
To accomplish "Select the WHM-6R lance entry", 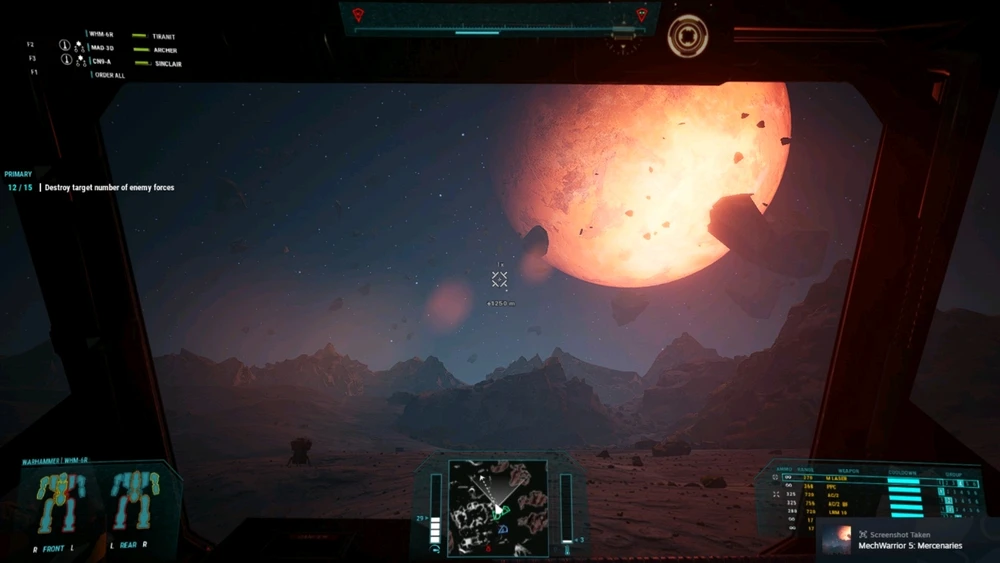I will point(101,34).
